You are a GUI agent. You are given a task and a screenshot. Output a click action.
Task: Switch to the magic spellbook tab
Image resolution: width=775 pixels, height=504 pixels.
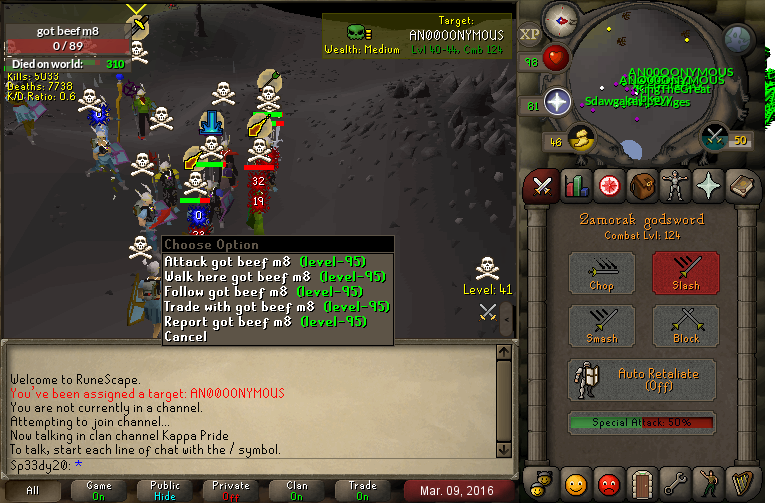(741, 185)
